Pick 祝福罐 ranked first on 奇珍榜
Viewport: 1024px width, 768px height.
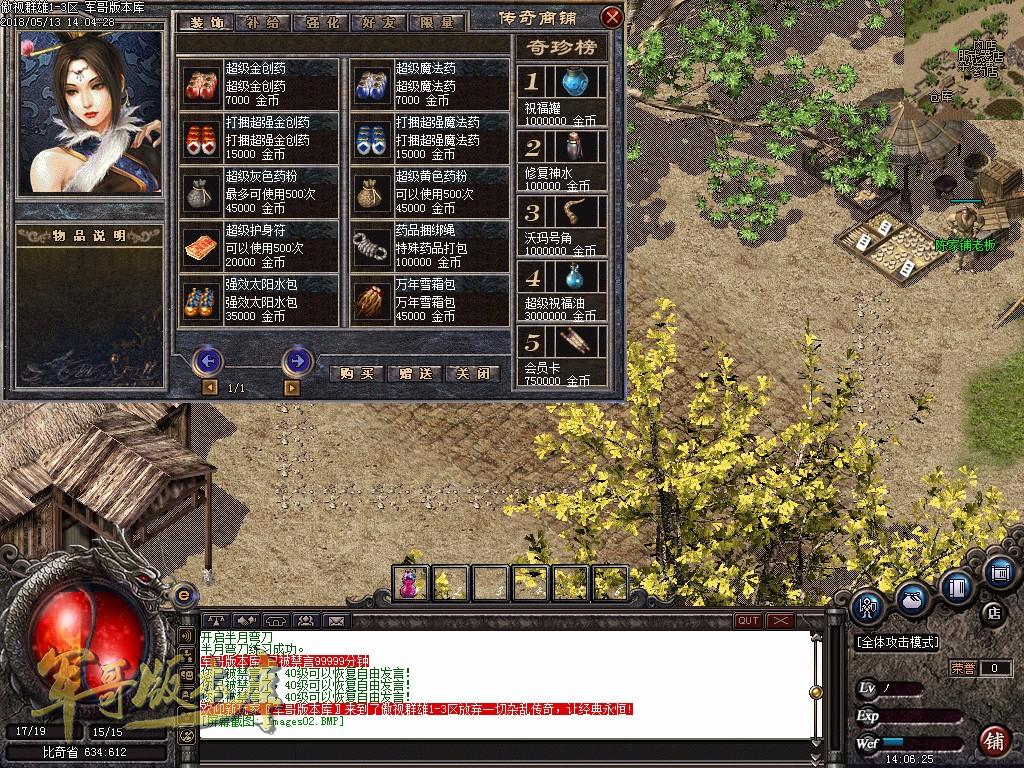tap(561, 96)
